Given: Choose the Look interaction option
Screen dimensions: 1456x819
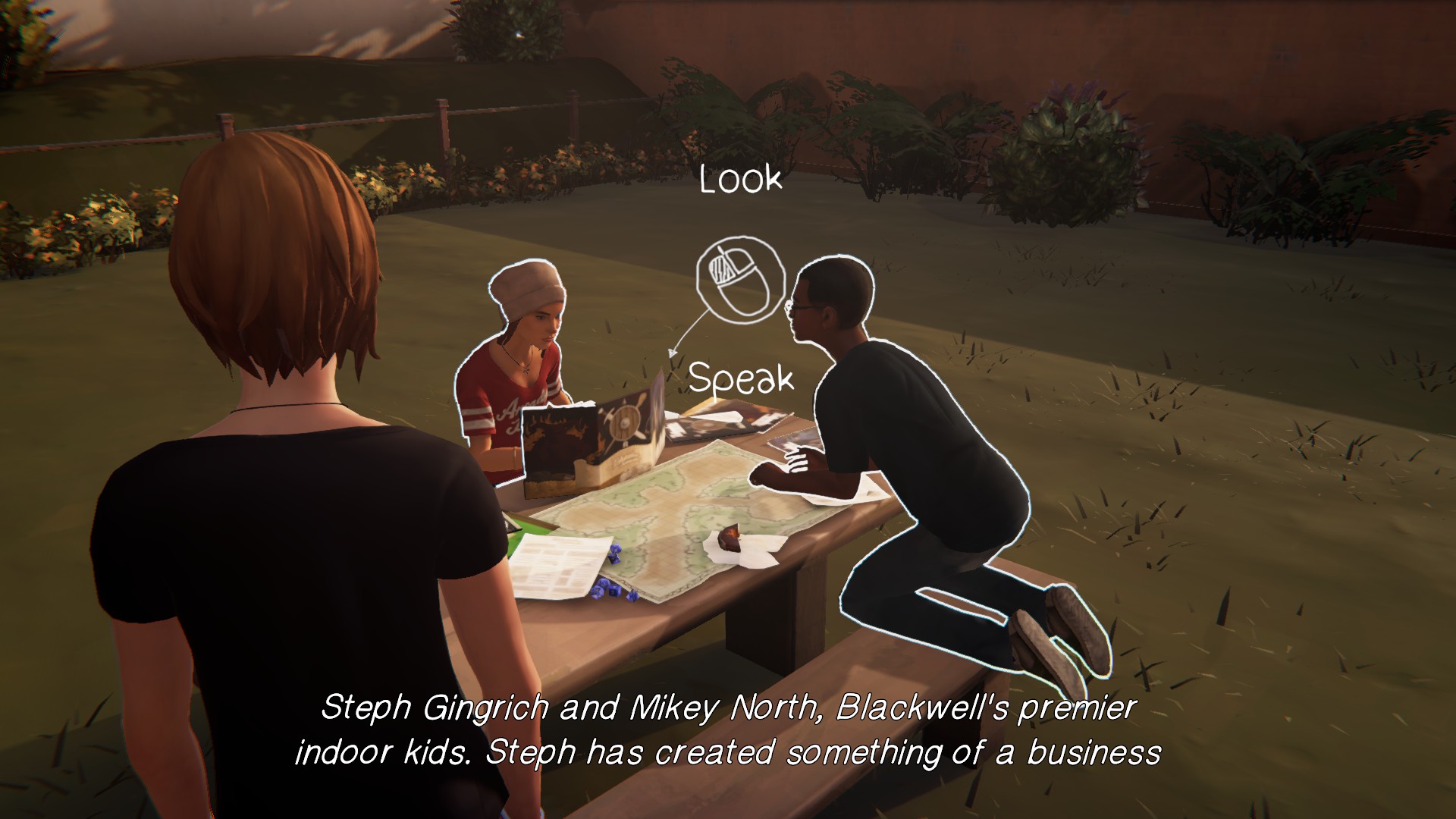Looking at the screenshot, I should tap(740, 180).
